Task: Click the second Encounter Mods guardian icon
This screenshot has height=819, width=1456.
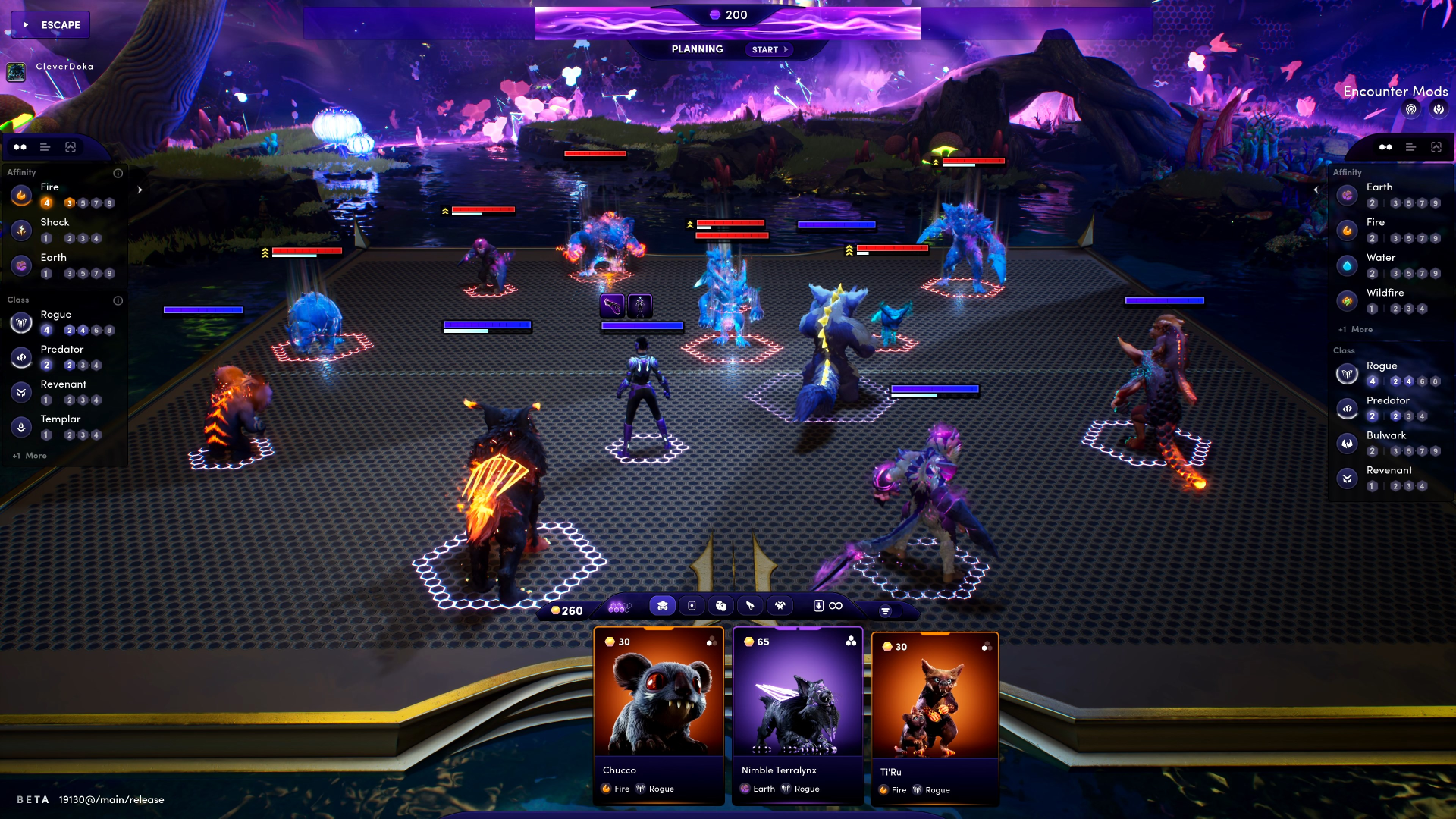Action: click(x=1439, y=108)
